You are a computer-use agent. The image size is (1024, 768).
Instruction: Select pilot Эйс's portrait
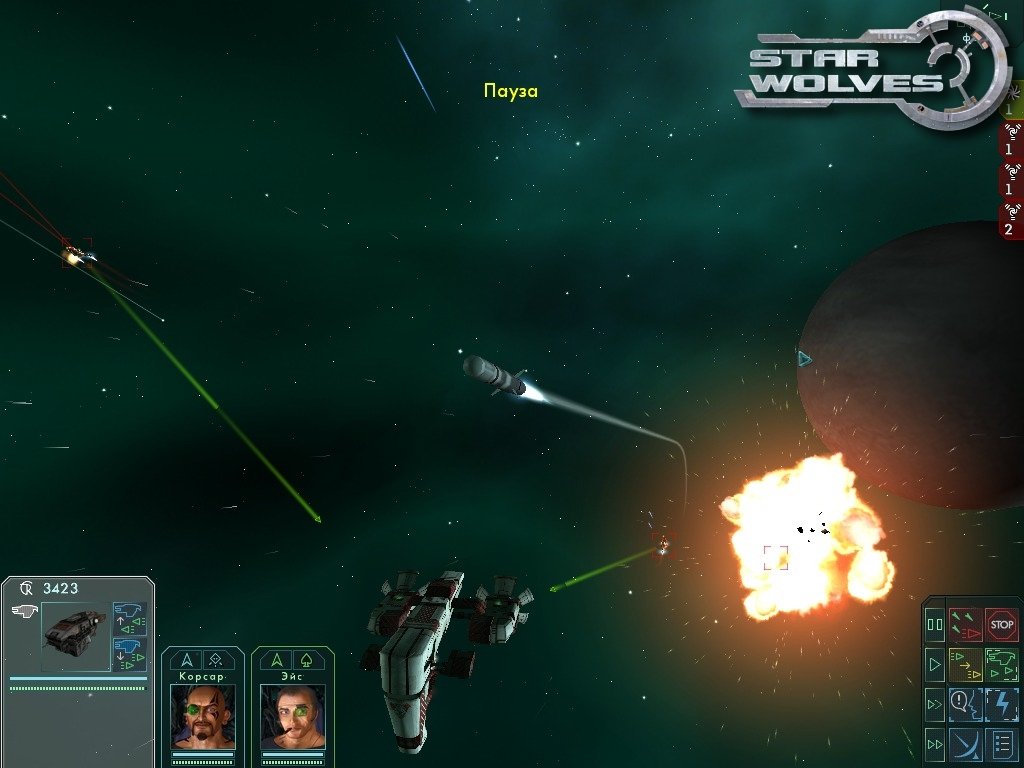pyautogui.click(x=293, y=716)
